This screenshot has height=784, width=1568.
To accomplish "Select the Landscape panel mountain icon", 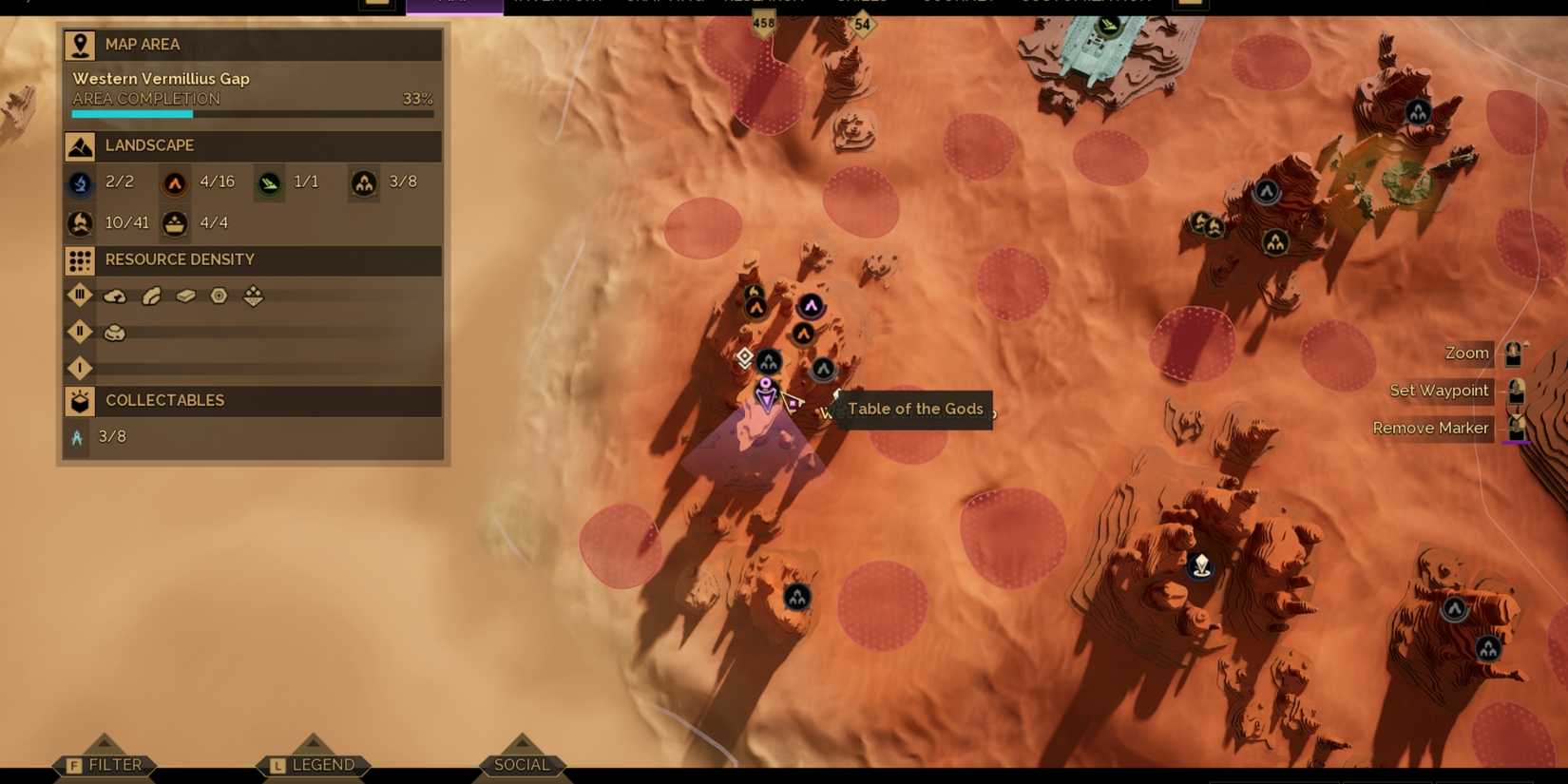I will click(79, 145).
